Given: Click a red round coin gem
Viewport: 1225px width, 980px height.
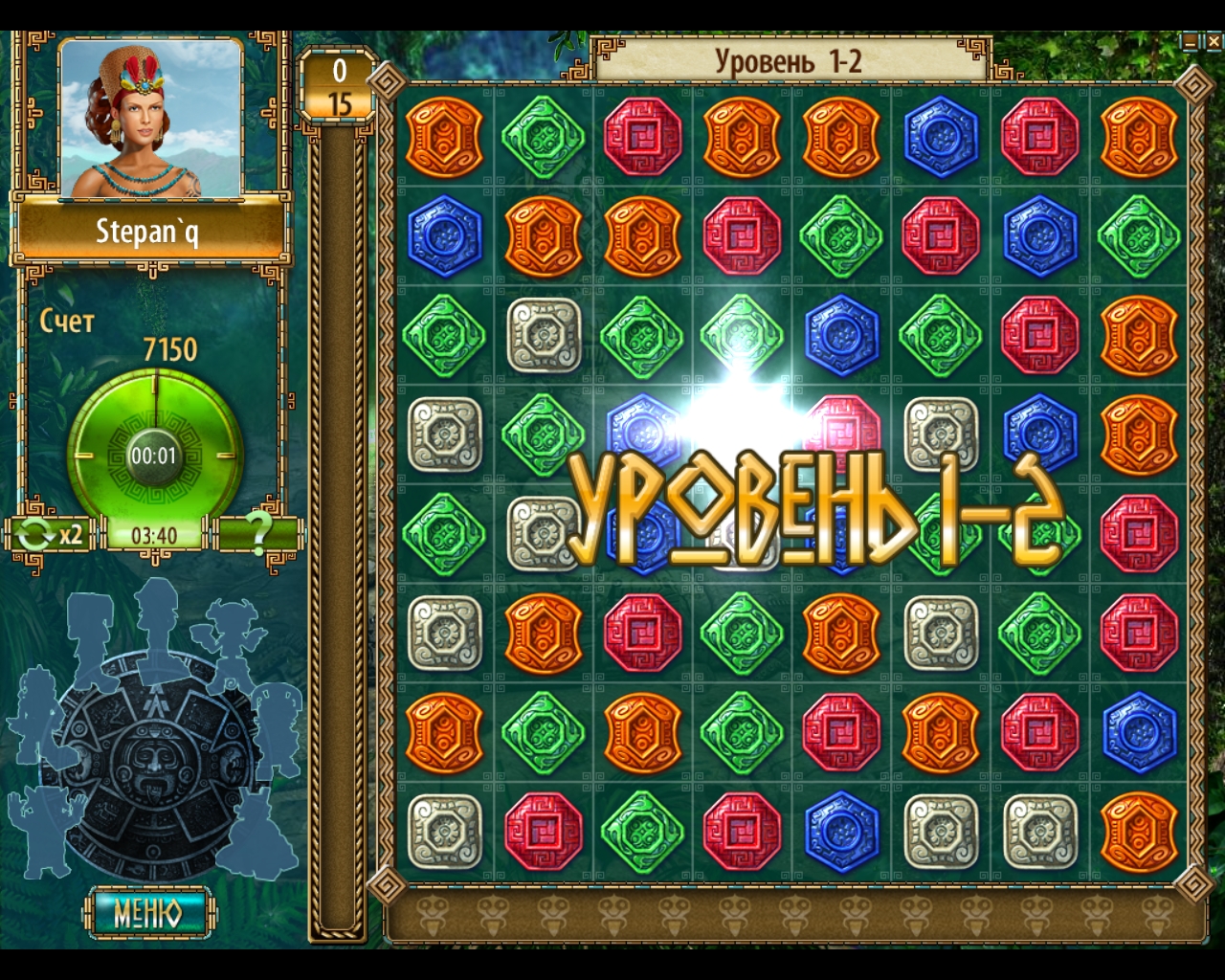Looking at the screenshot, I should (x=1039, y=135).
